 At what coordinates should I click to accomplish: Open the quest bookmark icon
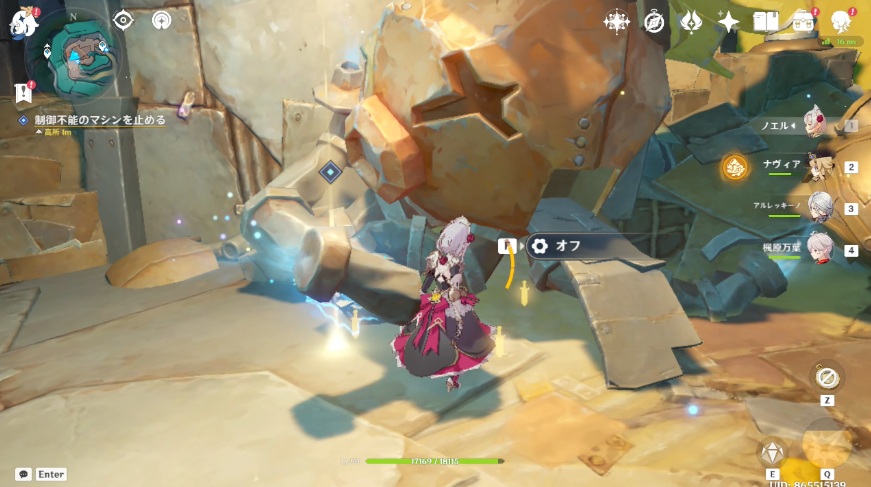coord(24,92)
